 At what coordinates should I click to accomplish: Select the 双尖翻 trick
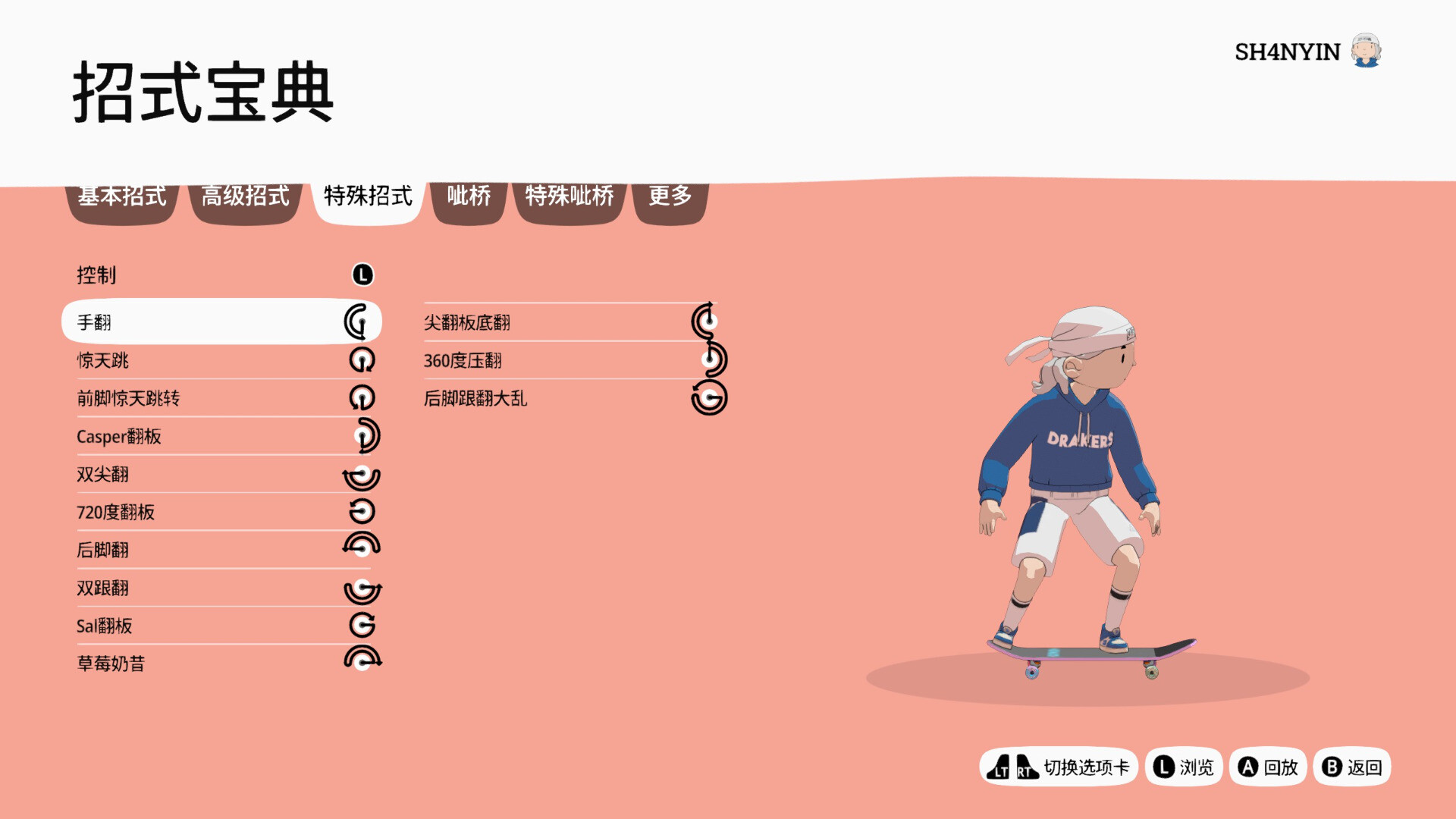221,475
